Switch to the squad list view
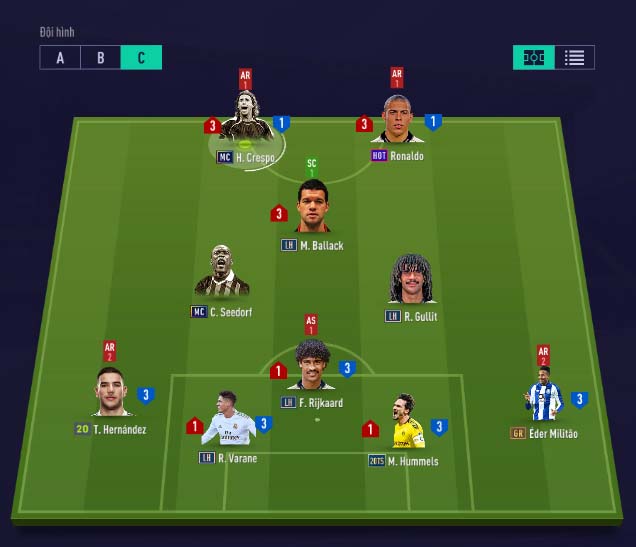636x547 pixels. point(574,58)
